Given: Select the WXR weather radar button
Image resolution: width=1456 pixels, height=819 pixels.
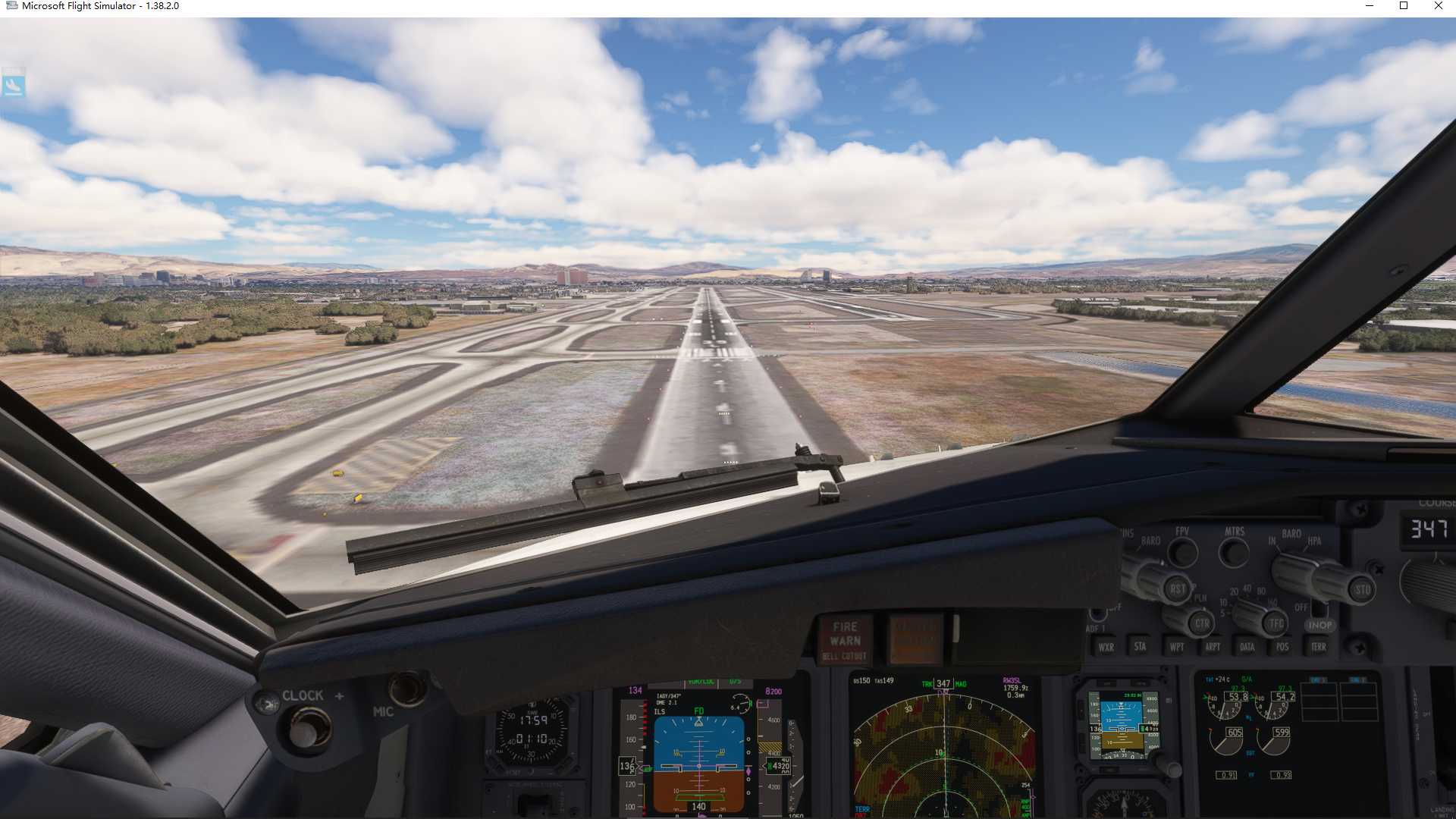Looking at the screenshot, I should click(x=1108, y=647).
